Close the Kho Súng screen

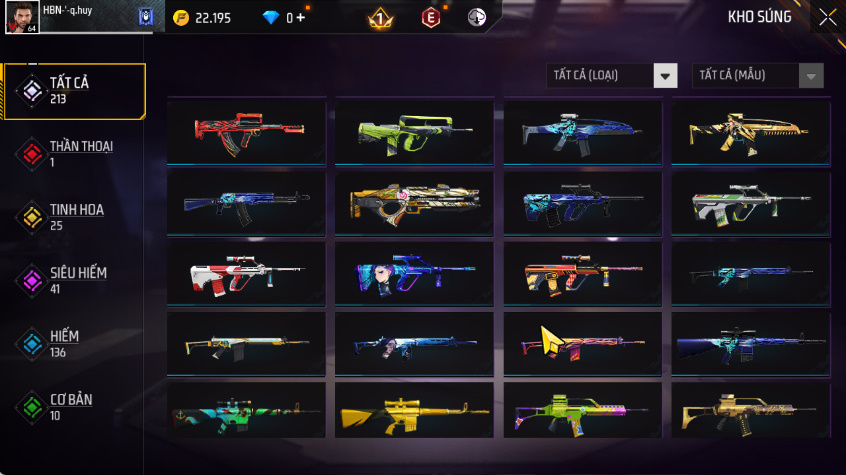click(827, 17)
